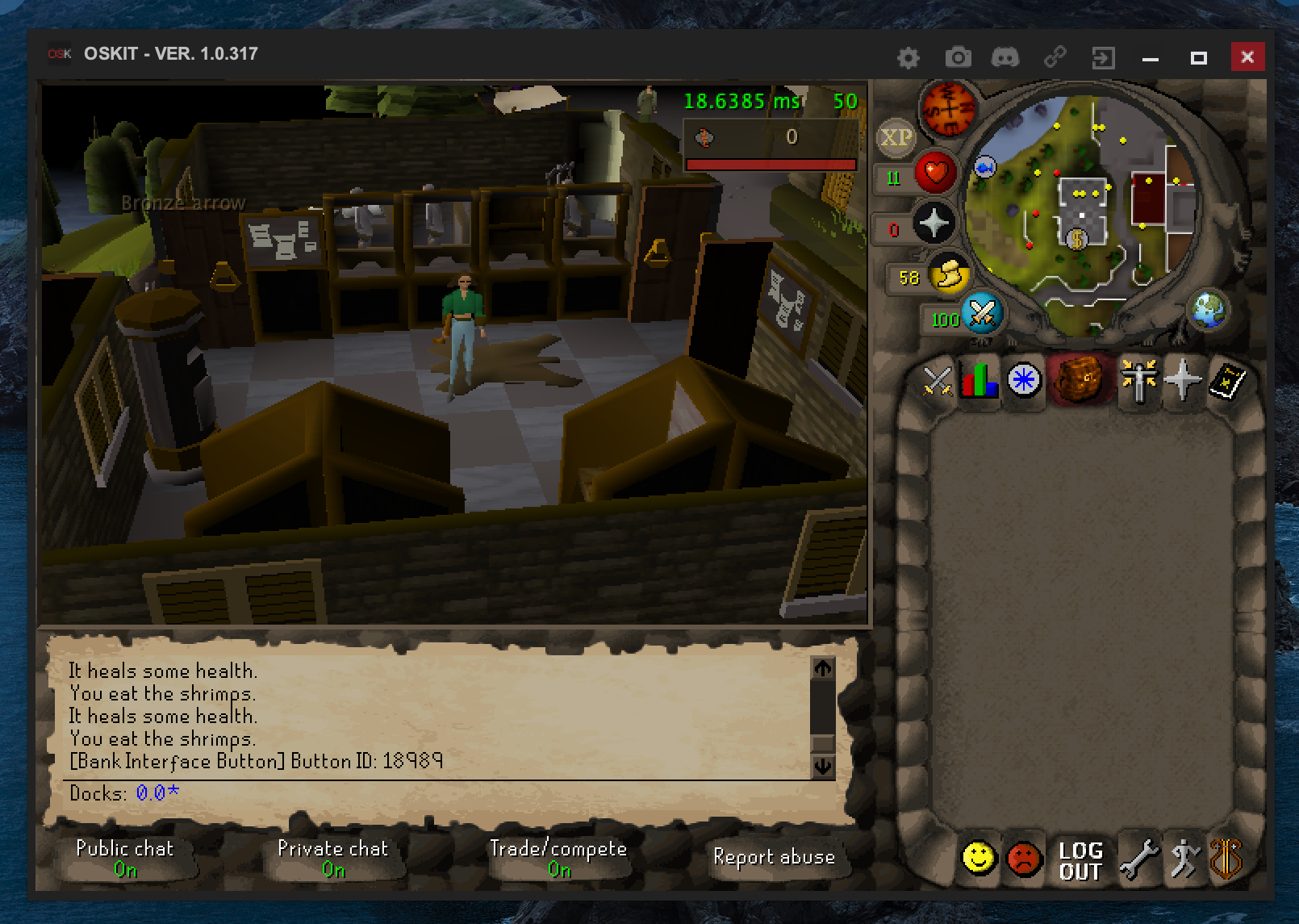Click the Hitpoints heart orb

pyautogui.click(x=935, y=173)
